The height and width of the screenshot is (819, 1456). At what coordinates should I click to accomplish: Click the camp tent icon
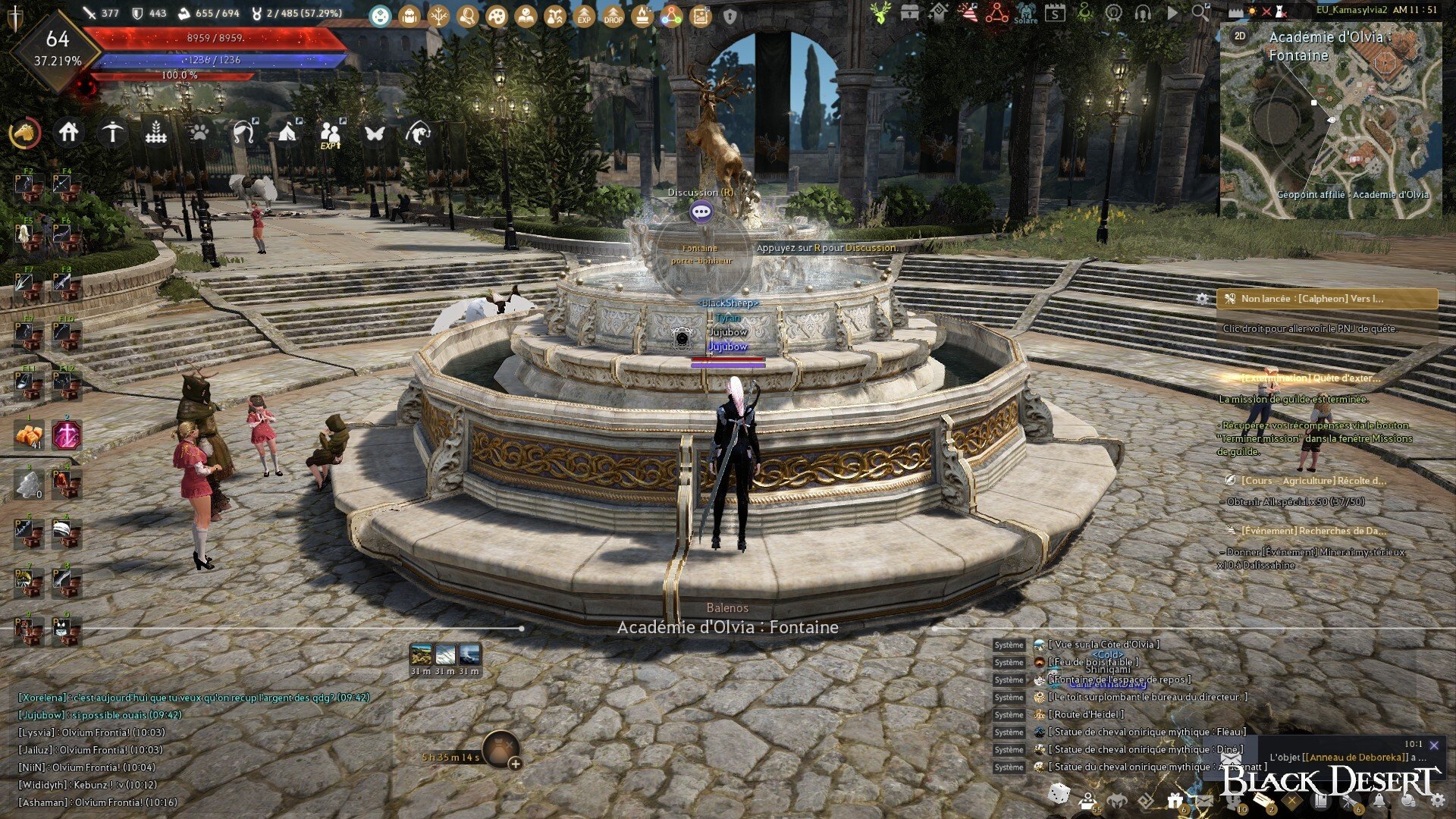pyautogui.click(x=287, y=133)
